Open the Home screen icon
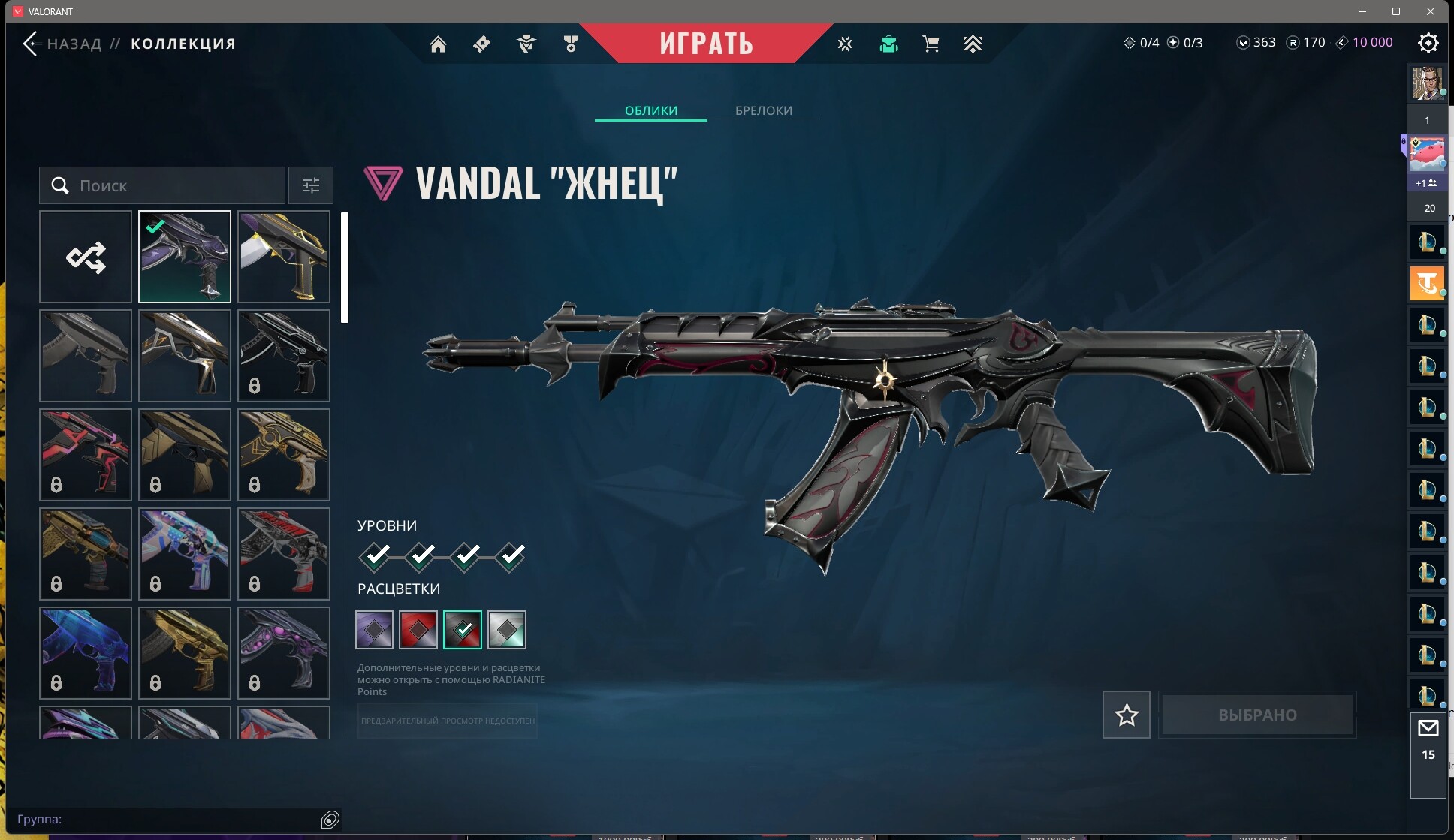Viewport: 1454px width, 840px height. [439, 44]
